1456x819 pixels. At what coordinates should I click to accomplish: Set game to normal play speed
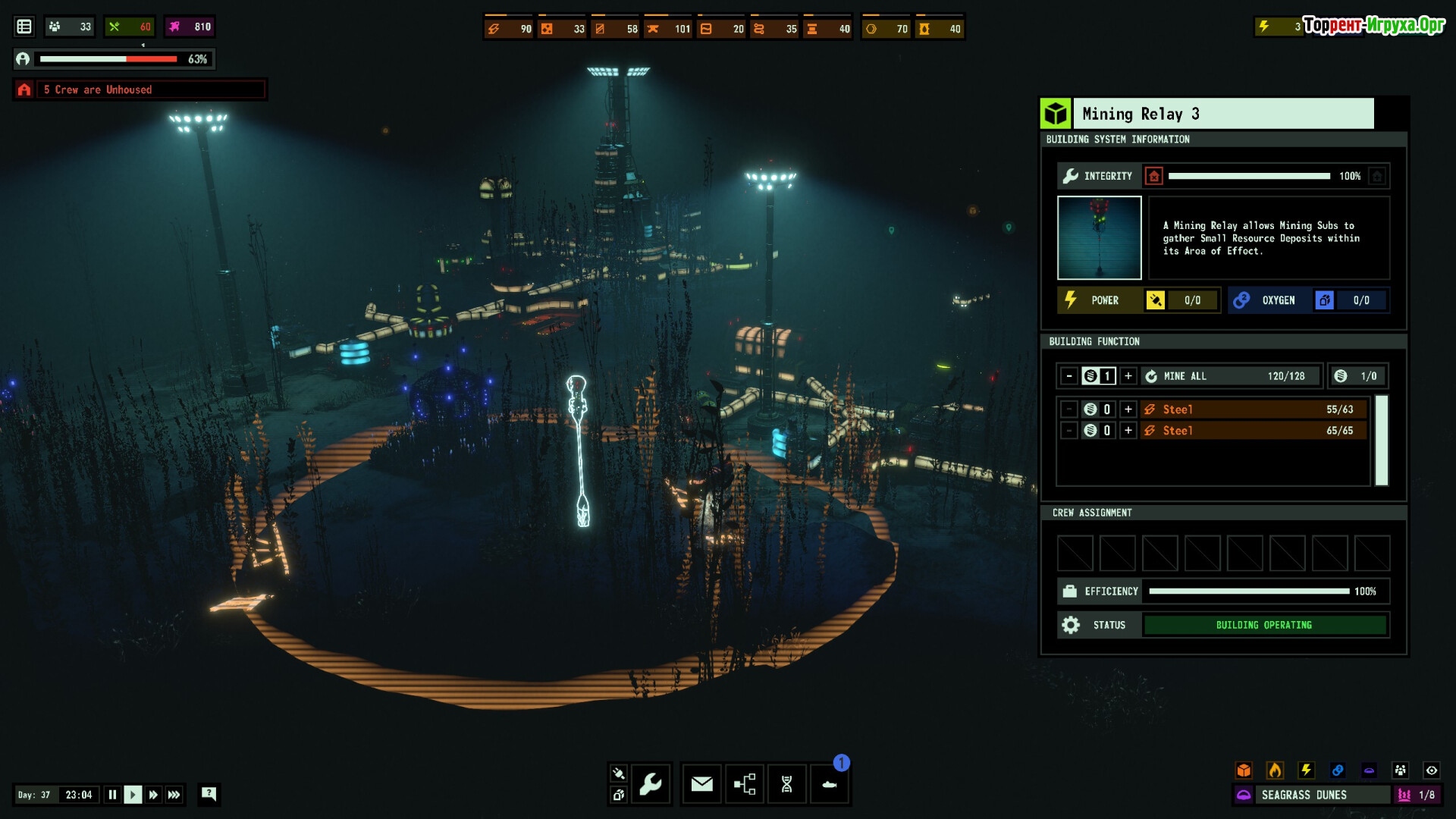(x=133, y=795)
